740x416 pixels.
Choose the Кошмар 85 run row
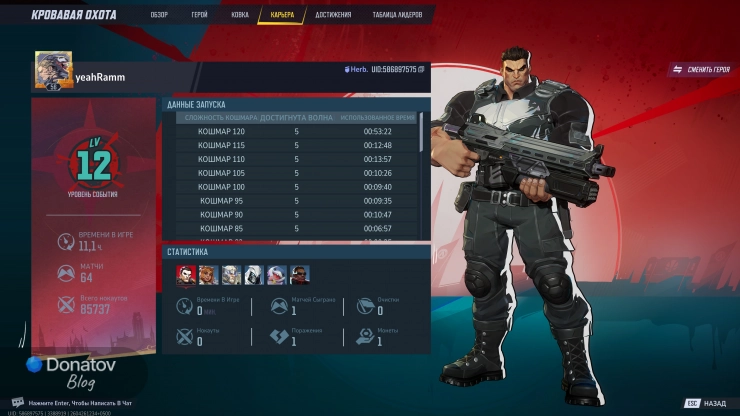pos(296,228)
